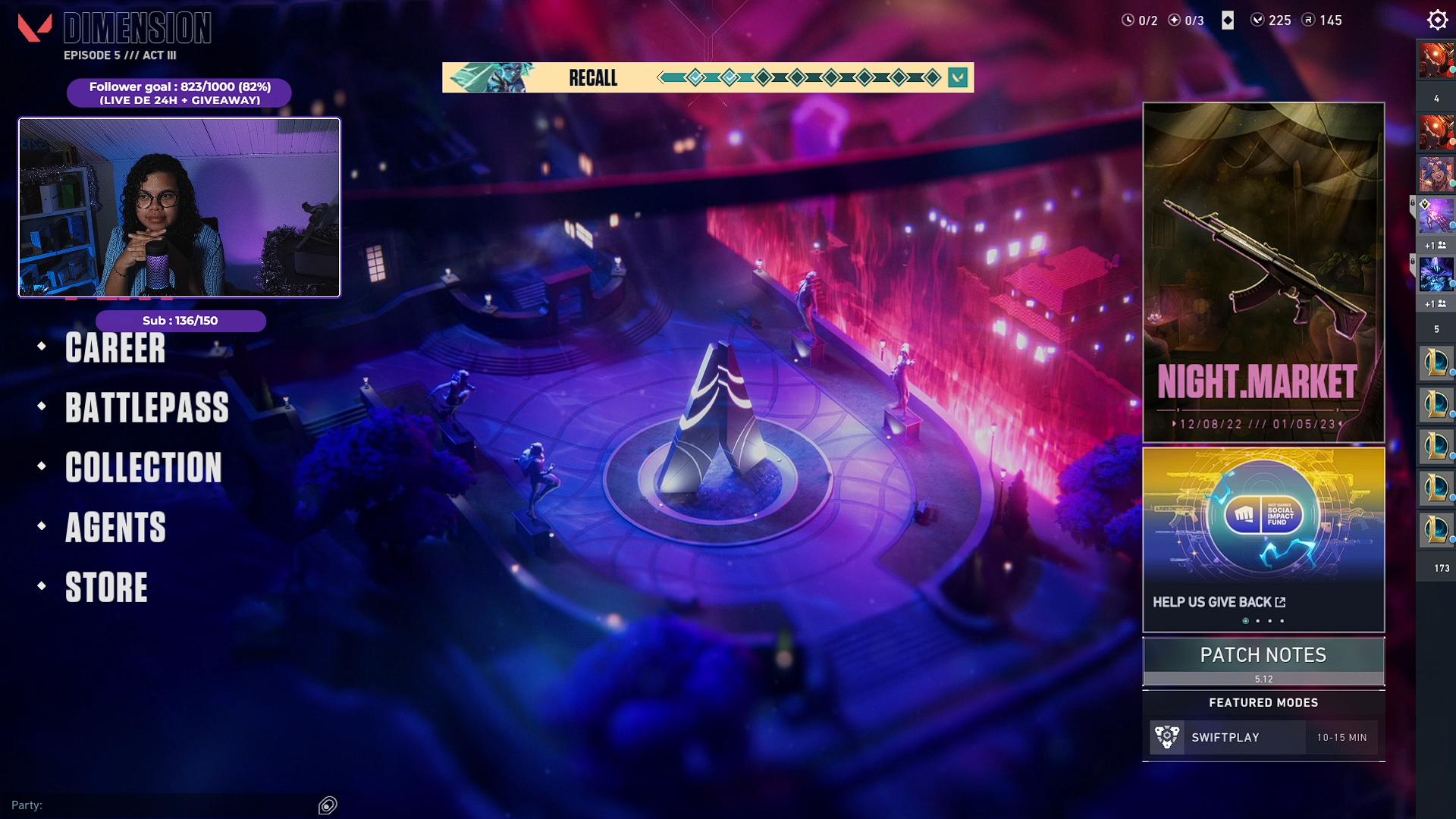Show the daily missions counter

tap(1140, 20)
